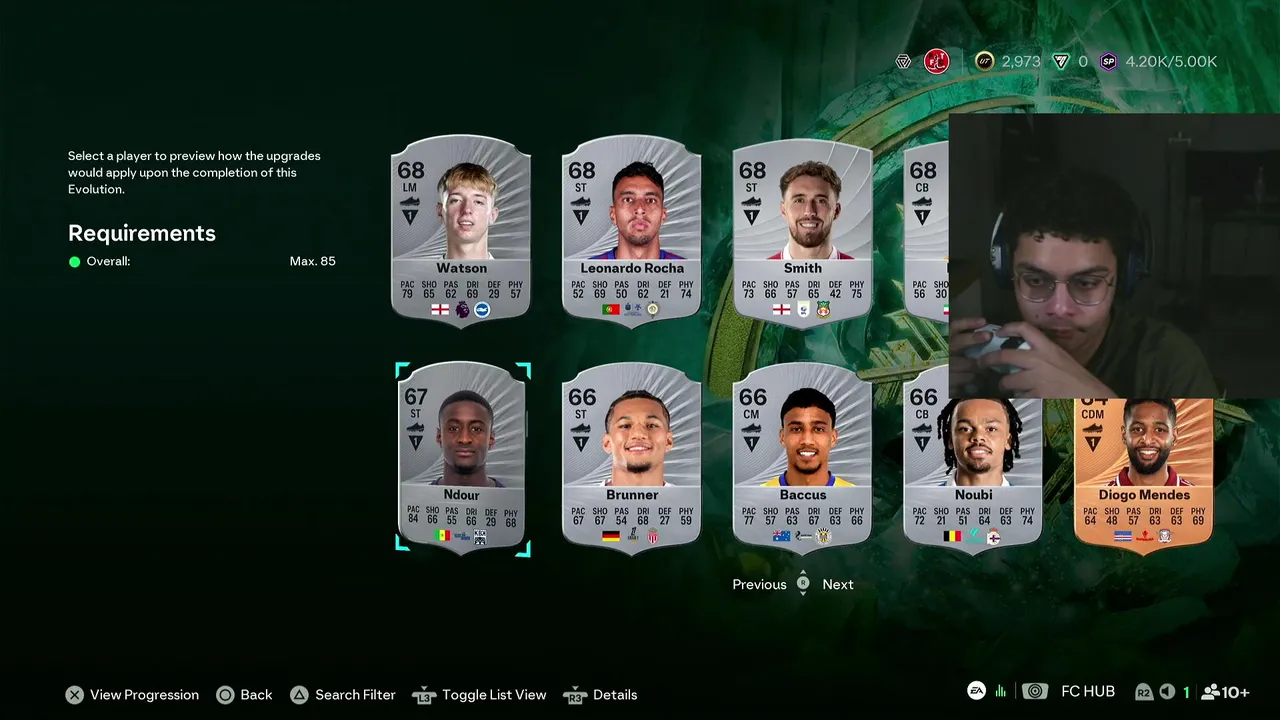1280x720 pixels.
Task: Select the Baccus CM player card
Action: pyautogui.click(x=802, y=456)
